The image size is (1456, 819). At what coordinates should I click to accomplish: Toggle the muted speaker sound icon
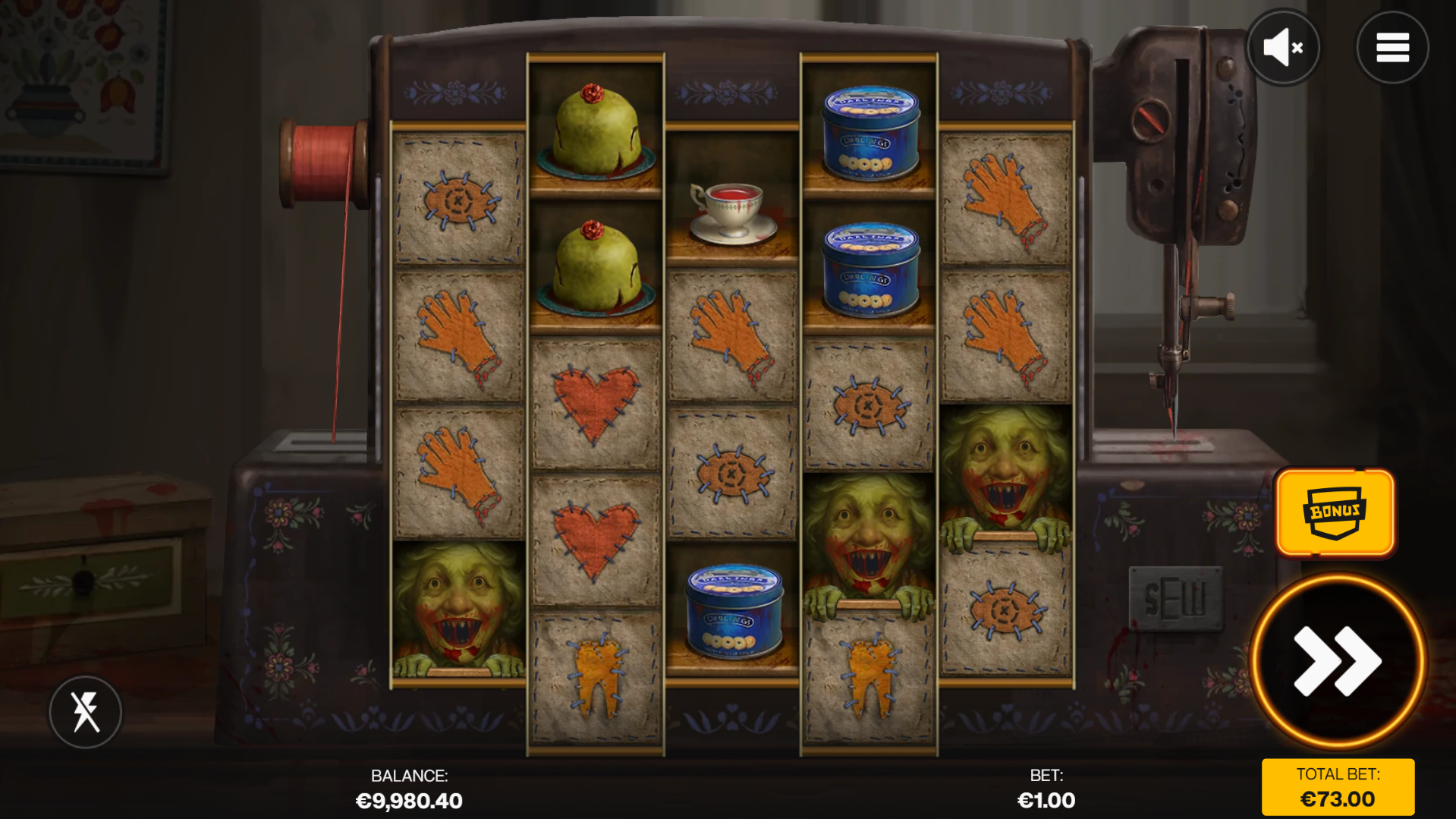(x=1283, y=48)
